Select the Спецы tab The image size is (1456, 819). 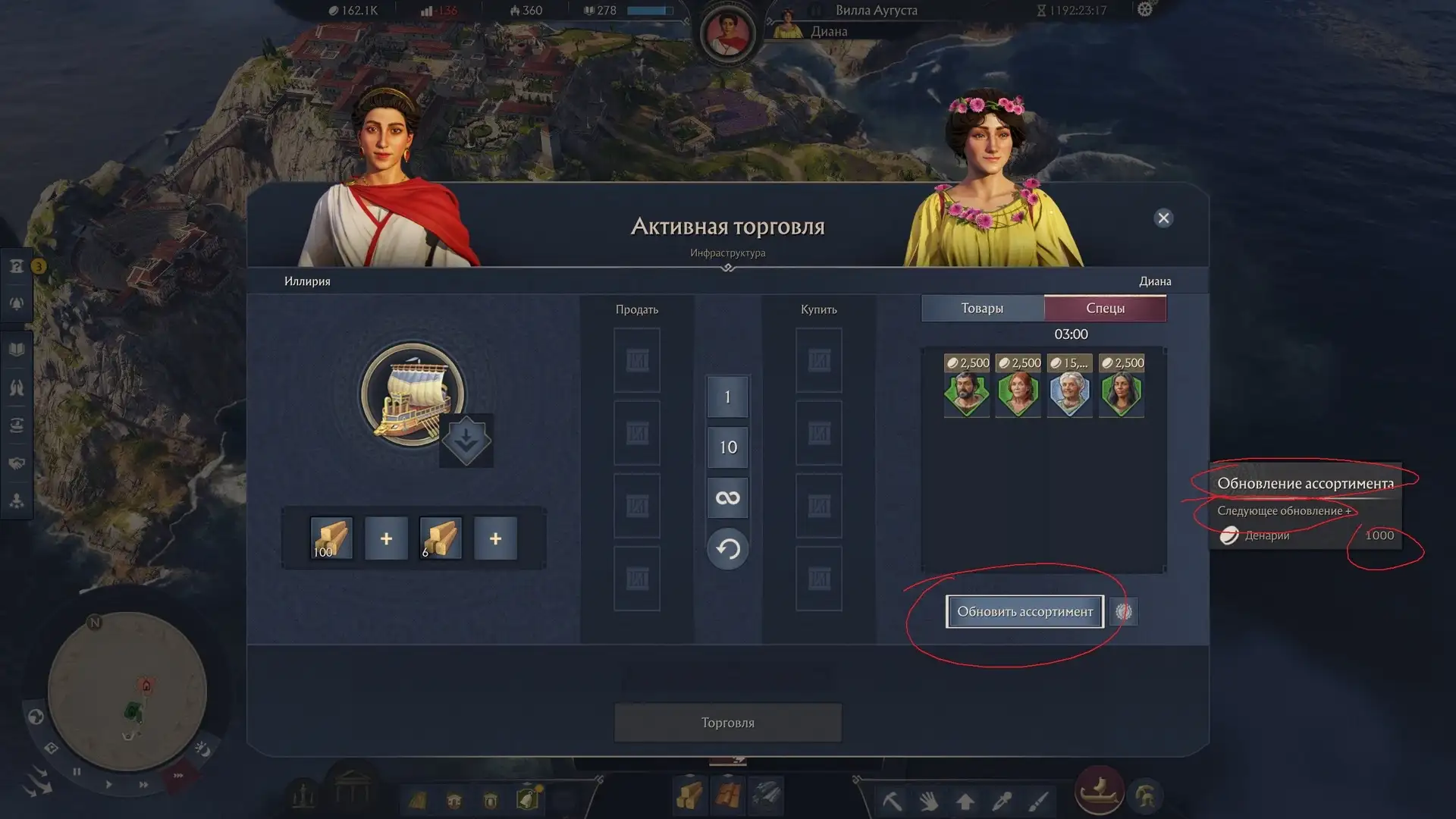click(x=1105, y=308)
